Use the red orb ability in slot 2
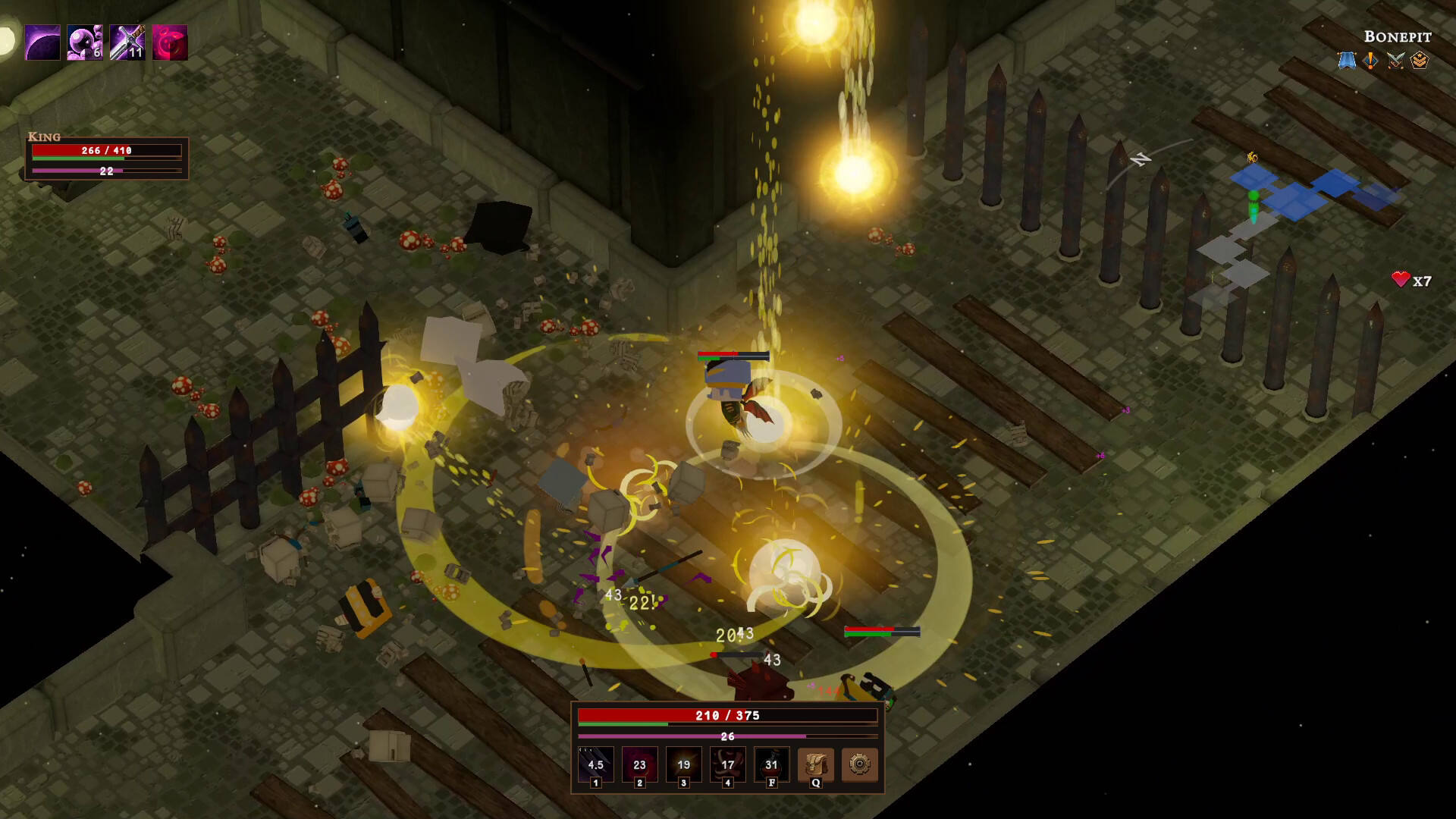Image resolution: width=1456 pixels, height=819 pixels. click(639, 764)
